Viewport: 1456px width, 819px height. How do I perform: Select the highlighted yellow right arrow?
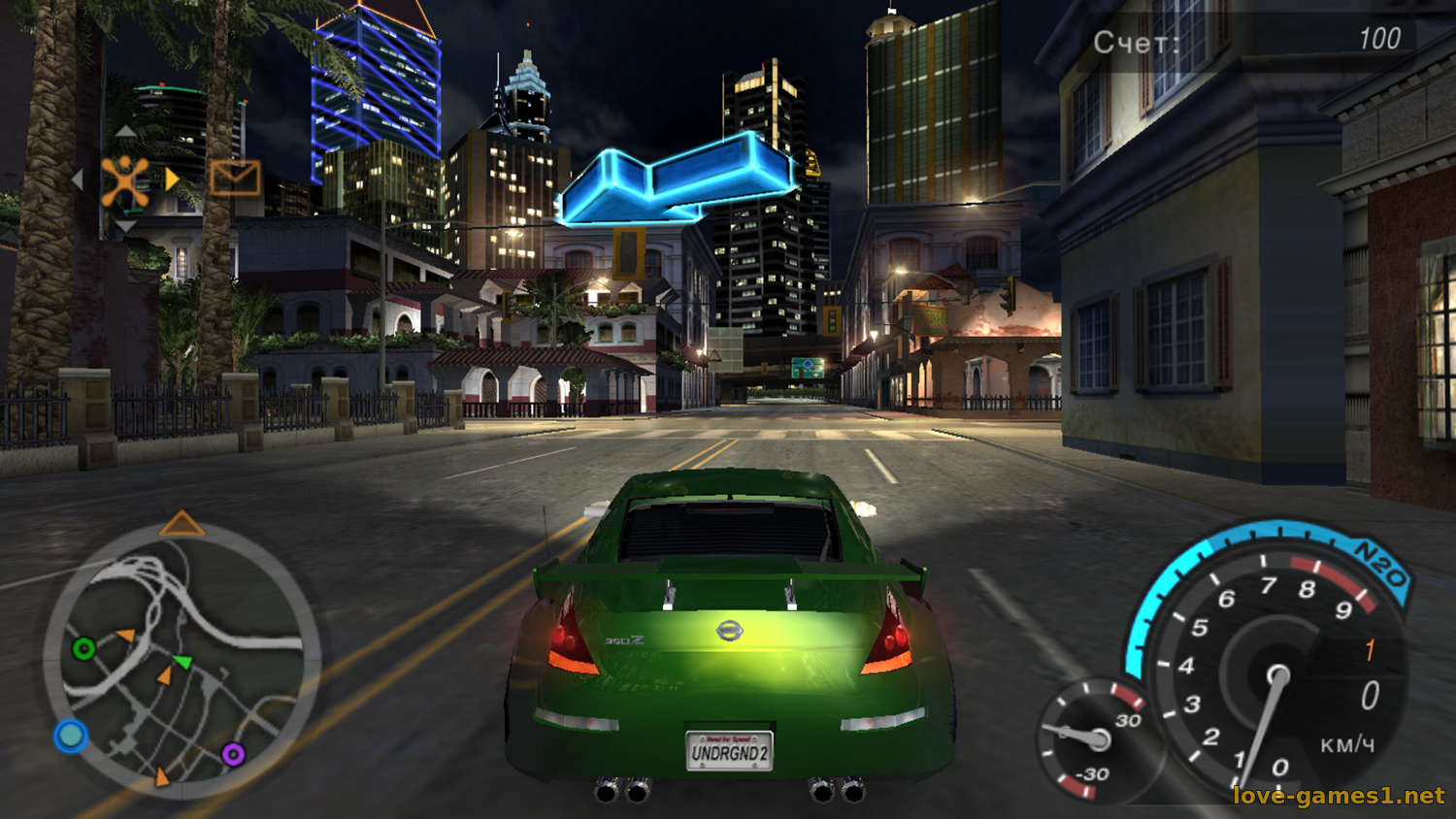[x=172, y=180]
